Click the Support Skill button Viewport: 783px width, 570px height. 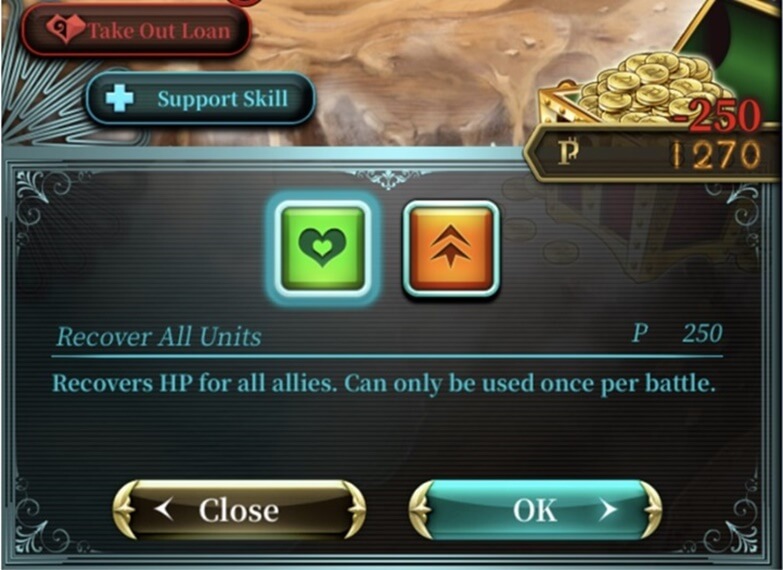click(200, 99)
